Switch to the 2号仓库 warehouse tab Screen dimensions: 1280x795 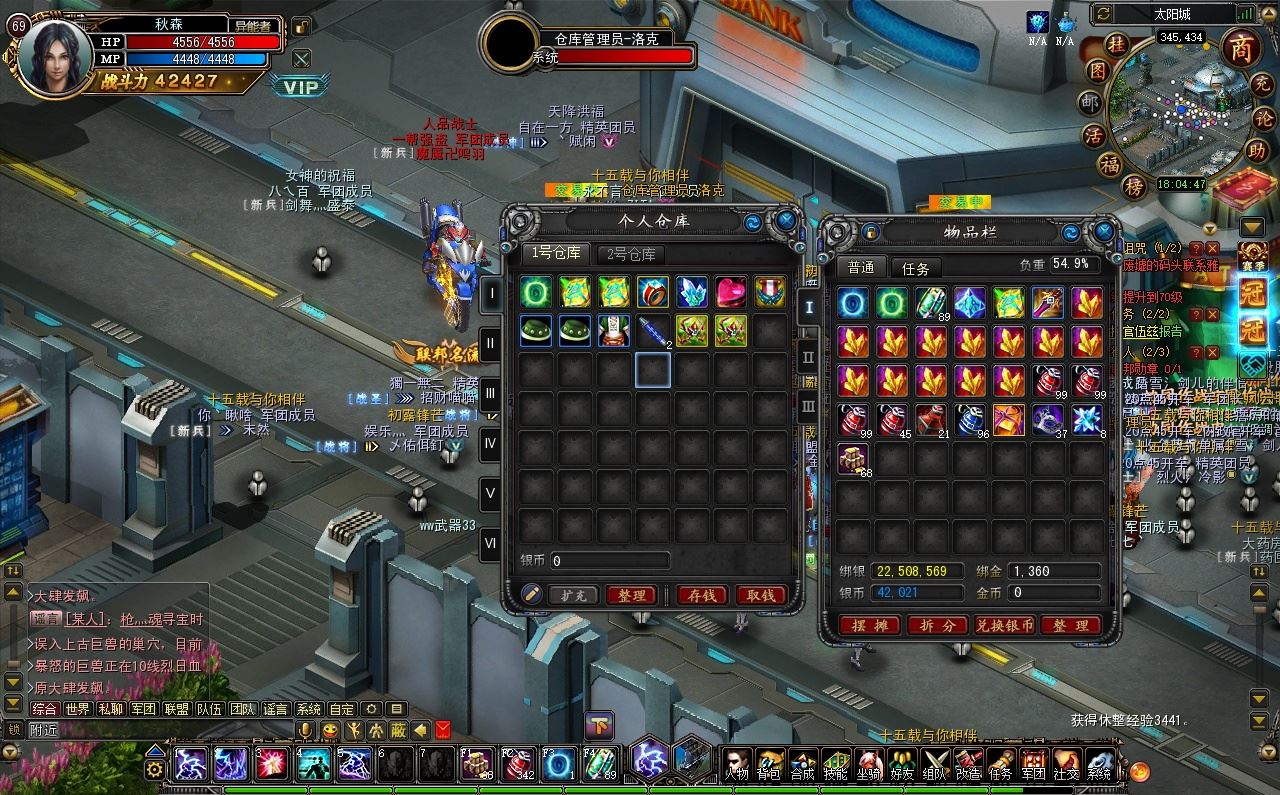click(x=632, y=254)
